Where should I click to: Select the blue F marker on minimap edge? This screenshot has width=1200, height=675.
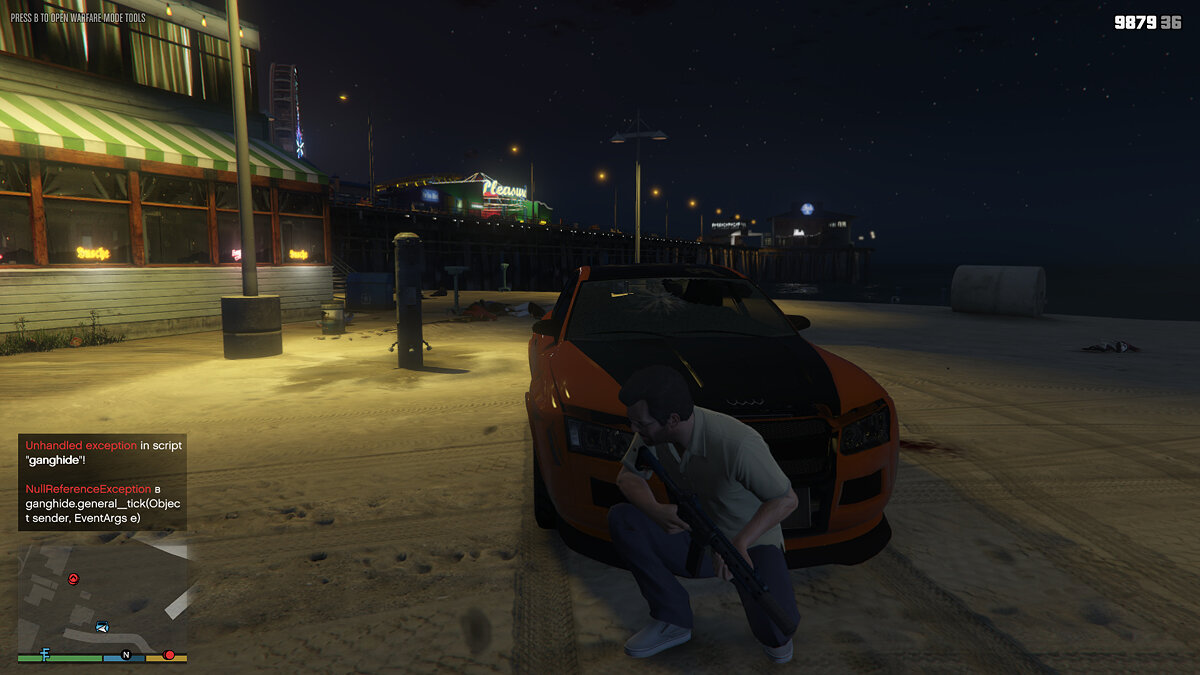[45, 654]
